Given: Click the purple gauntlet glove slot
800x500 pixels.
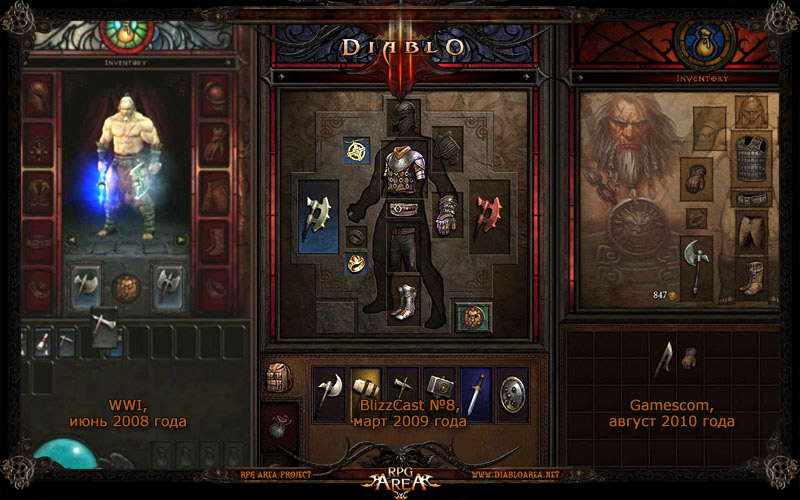Looking at the screenshot, I should [445, 212].
